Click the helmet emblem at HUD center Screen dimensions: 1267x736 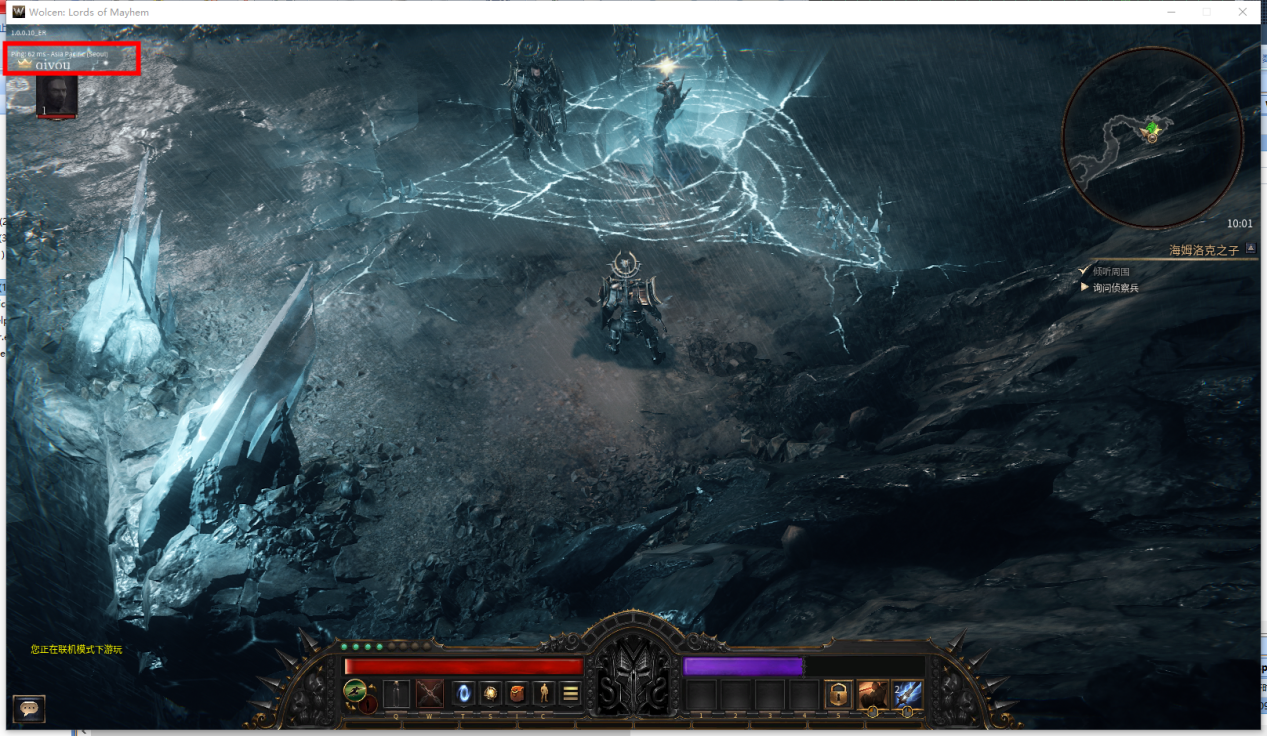click(x=633, y=675)
